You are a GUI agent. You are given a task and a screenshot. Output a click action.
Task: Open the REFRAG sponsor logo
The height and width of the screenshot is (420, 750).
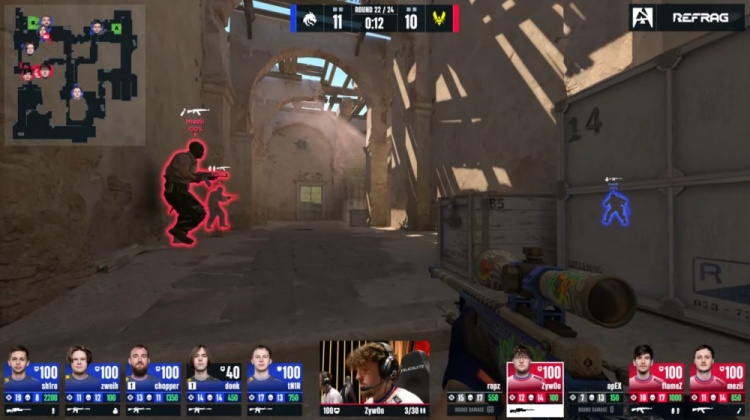coord(686,17)
